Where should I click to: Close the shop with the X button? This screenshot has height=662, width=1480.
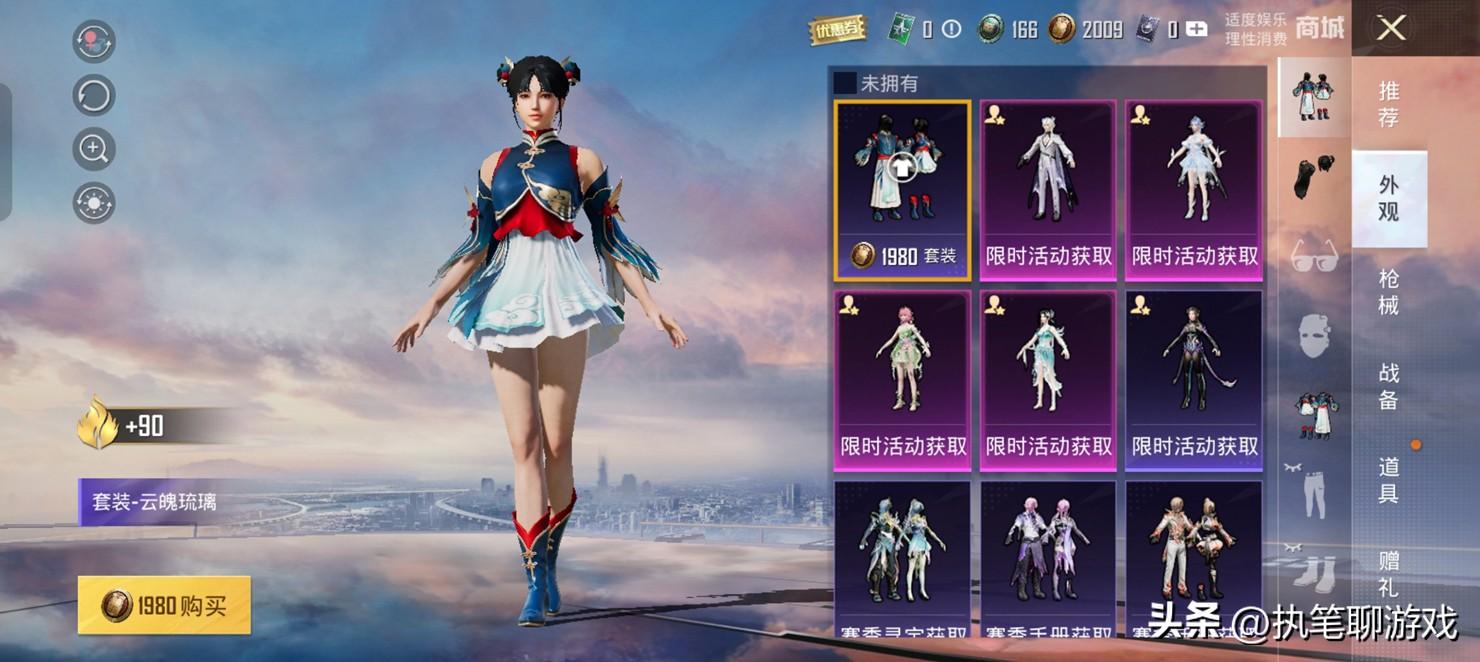(x=1390, y=28)
